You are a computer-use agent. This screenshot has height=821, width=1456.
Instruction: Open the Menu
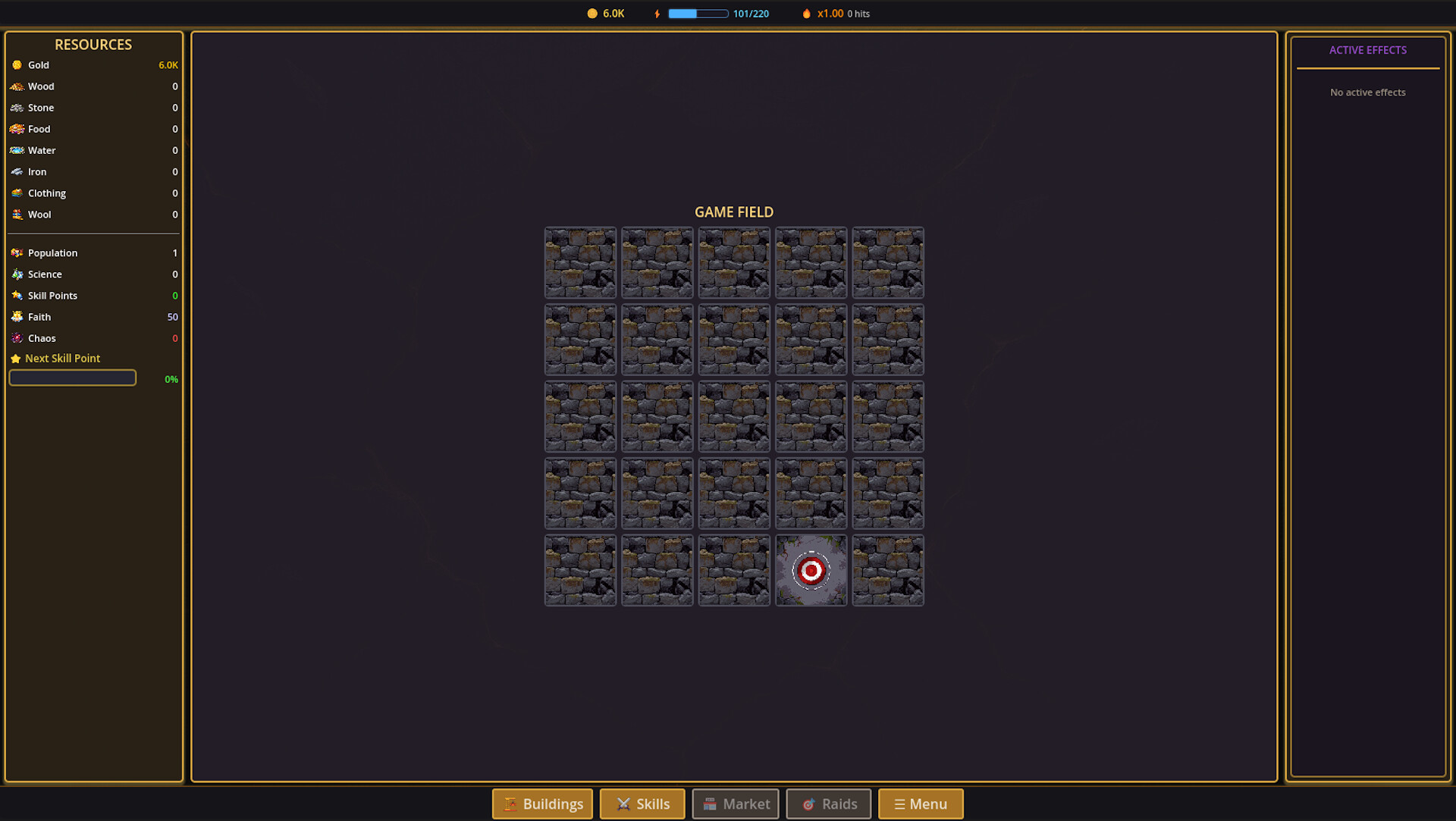[921, 804]
